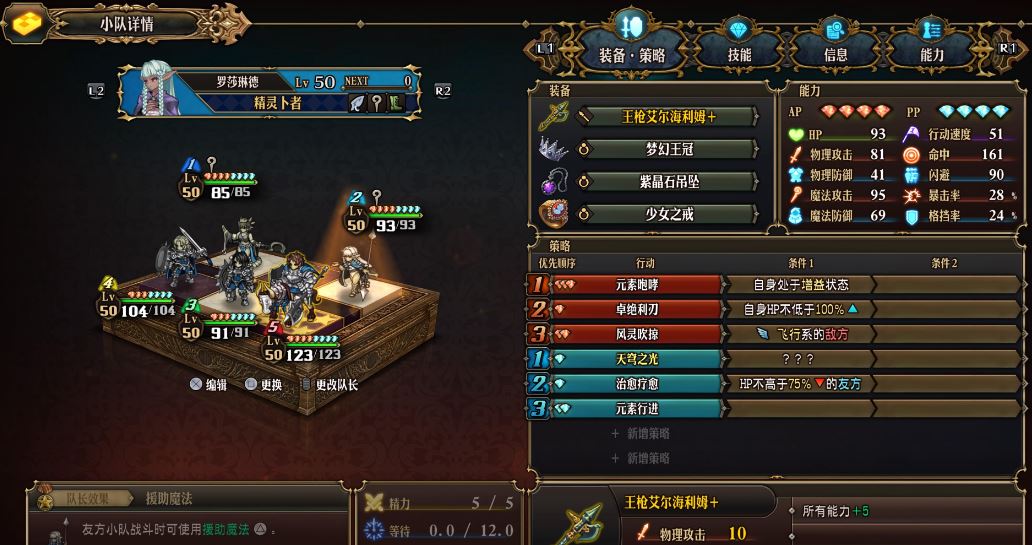Image resolution: width=1032 pixels, height=545 pixels.
Task: Open the 紫晶石吊坠 accessory slot
Action: [670, 181]
